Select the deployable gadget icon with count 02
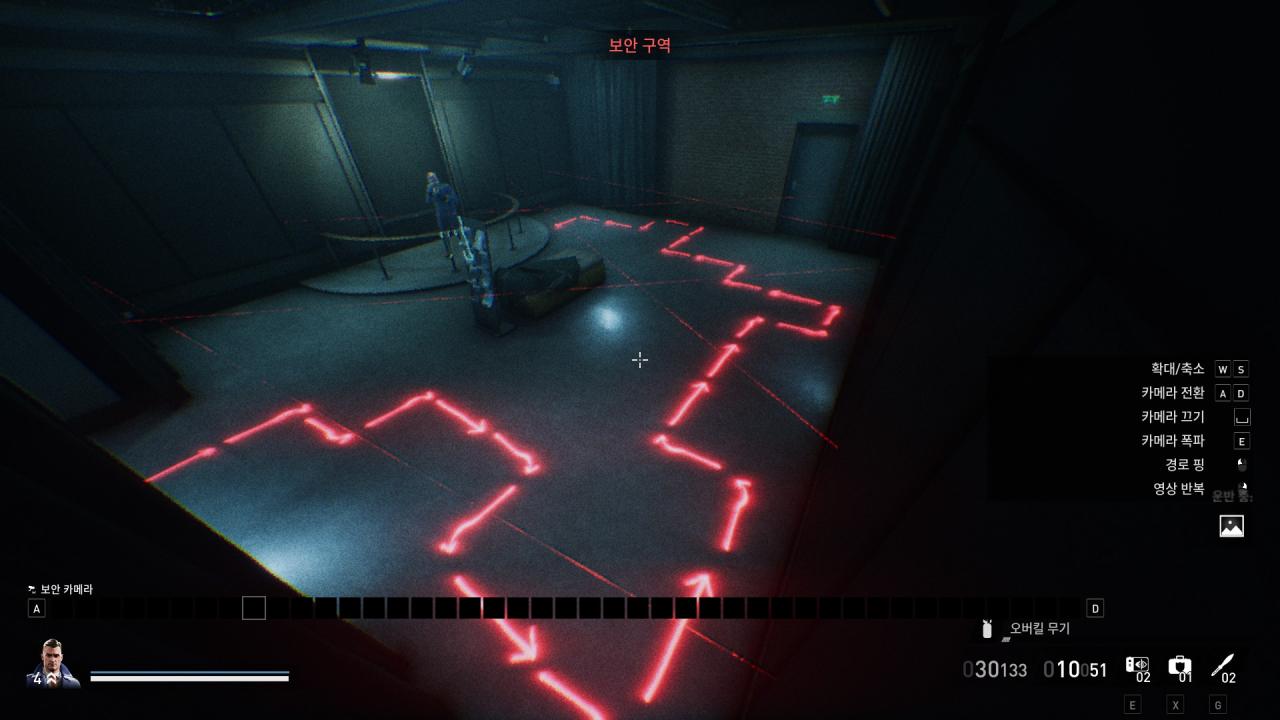 1137,665
